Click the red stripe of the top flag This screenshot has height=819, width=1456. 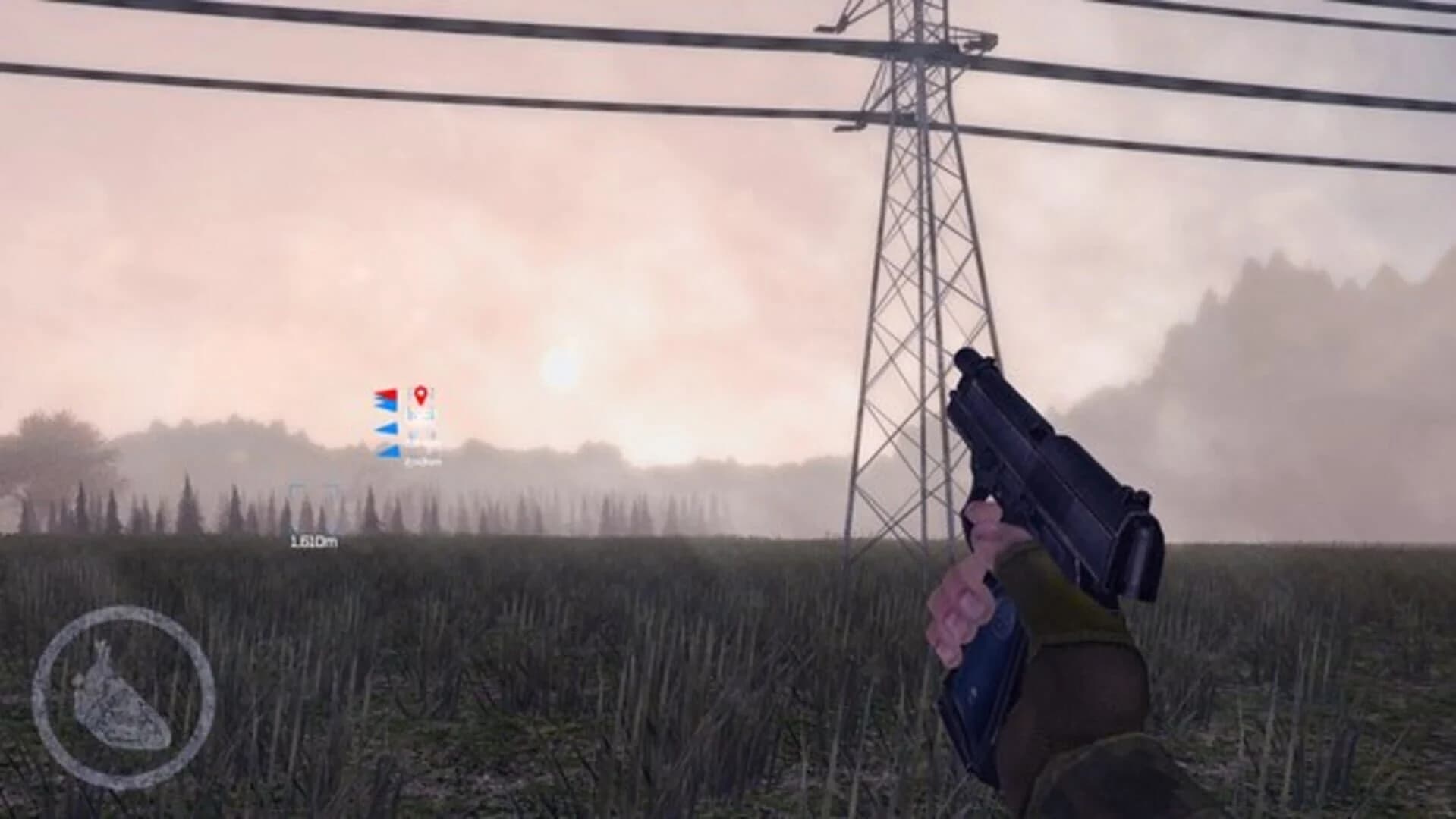point(387,392)
